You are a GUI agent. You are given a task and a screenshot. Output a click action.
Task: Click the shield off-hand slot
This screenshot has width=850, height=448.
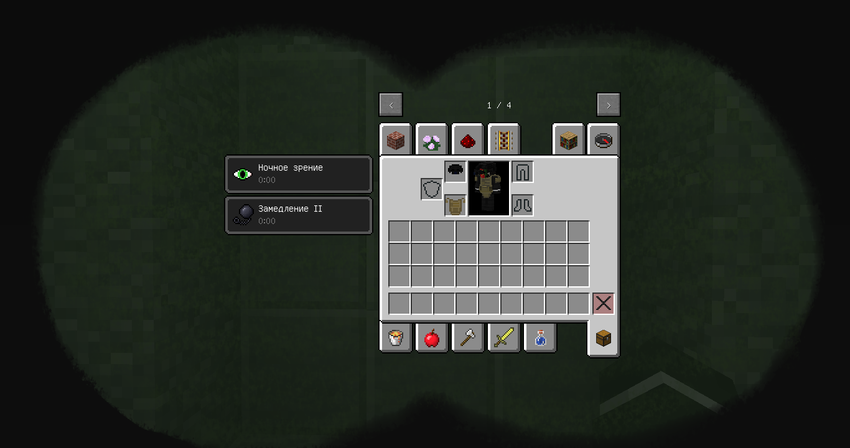[432, 189]
